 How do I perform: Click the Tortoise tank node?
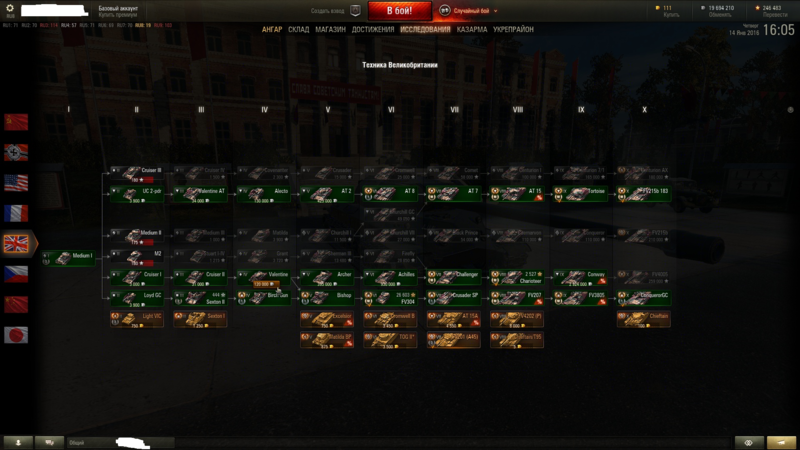582,193
